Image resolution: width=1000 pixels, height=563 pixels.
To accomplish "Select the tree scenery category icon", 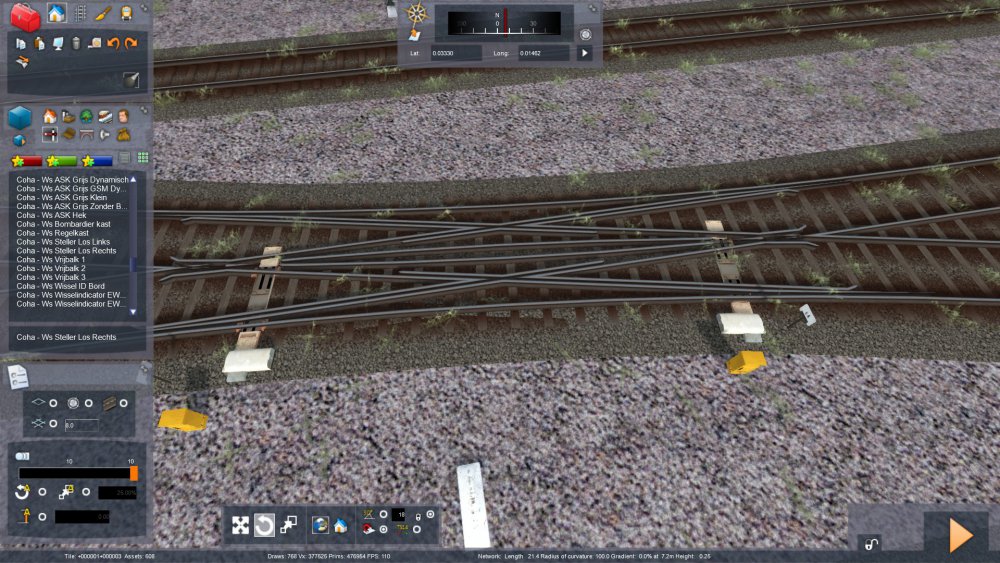I will click(x=87, y=116).
